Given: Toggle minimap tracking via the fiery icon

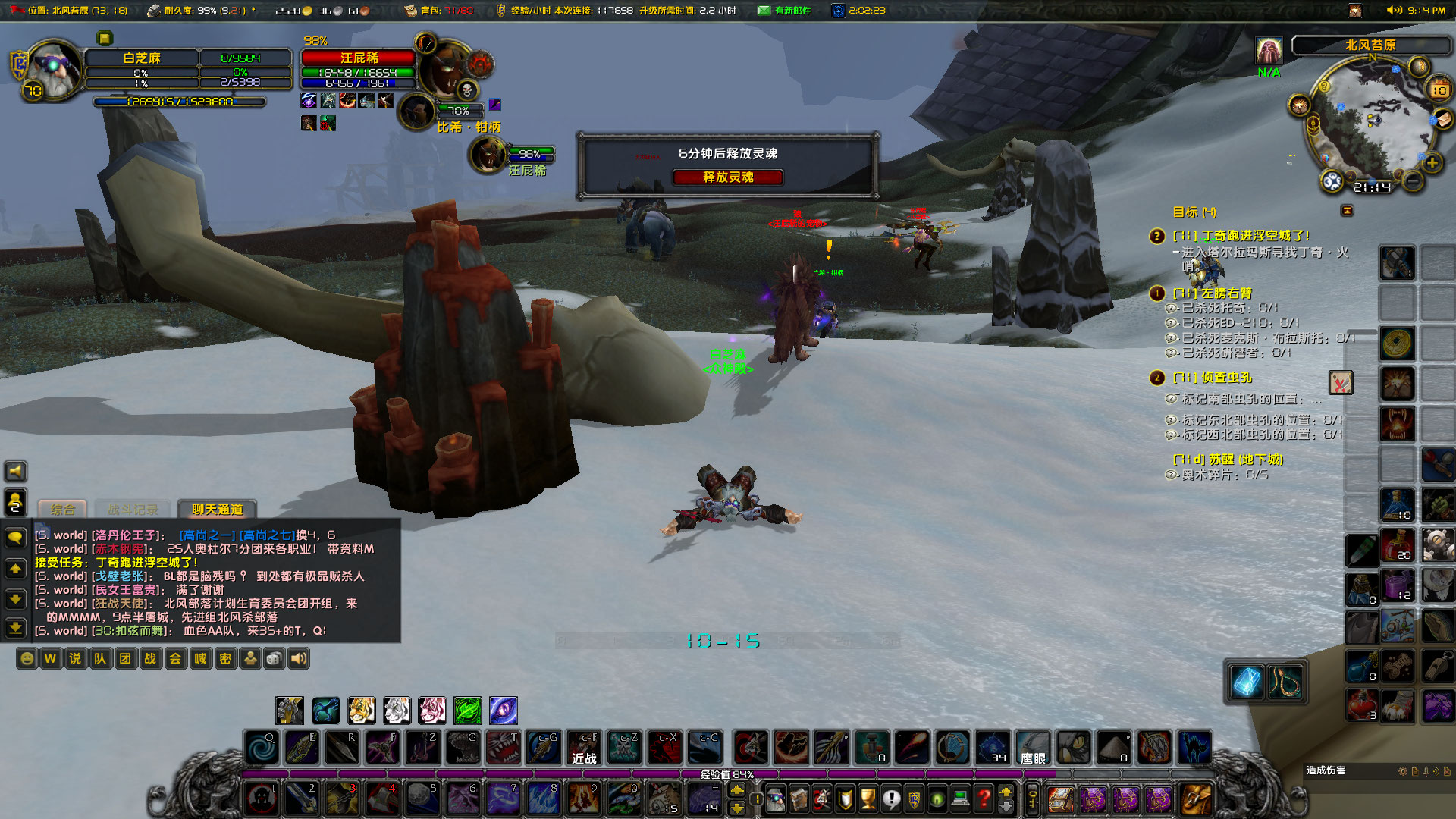Looking at the screenshot, I should tap(1298, 105).
